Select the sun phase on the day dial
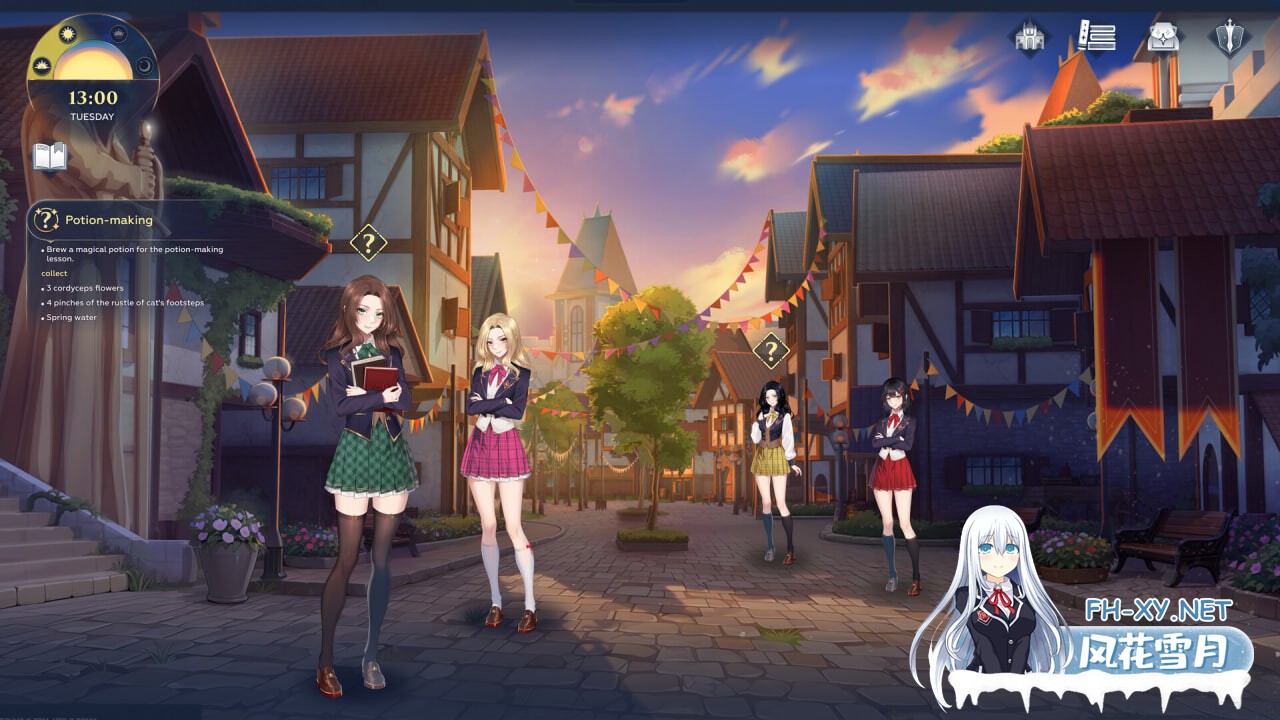 (67, 33)
